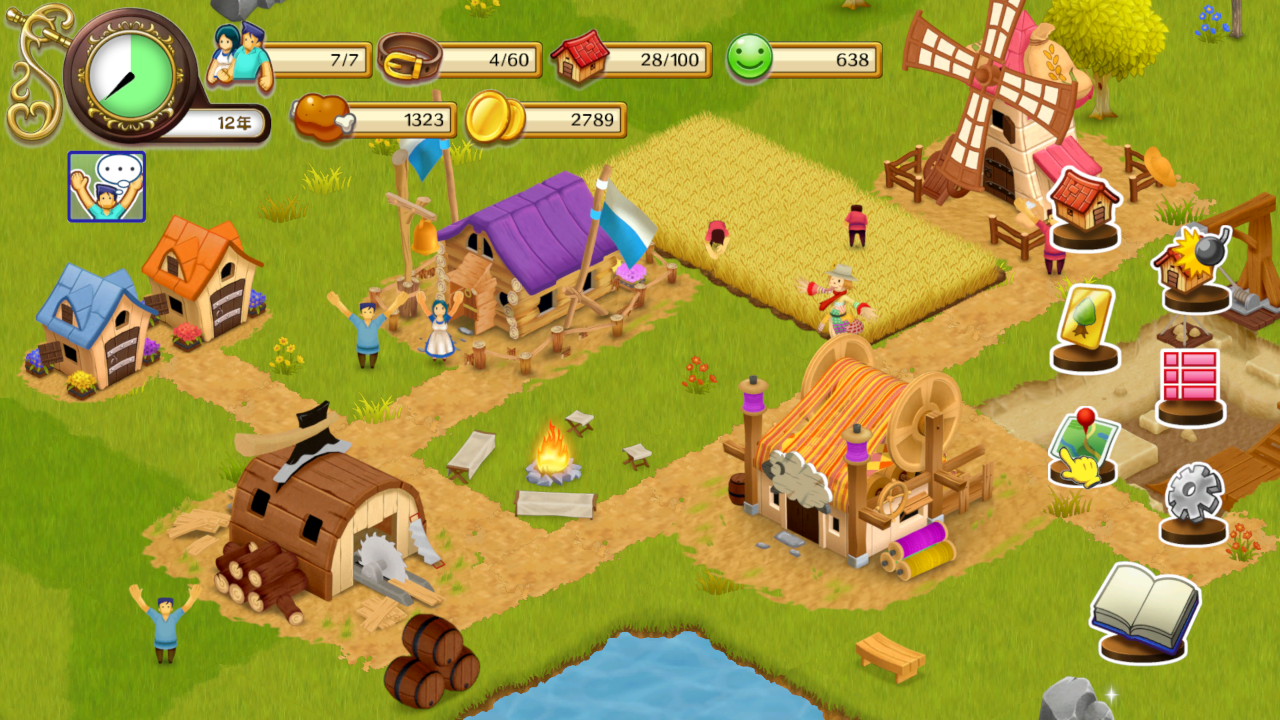Open the map with pointing hand icon
Viewport: 1280px width, 720px height.
1085,448
